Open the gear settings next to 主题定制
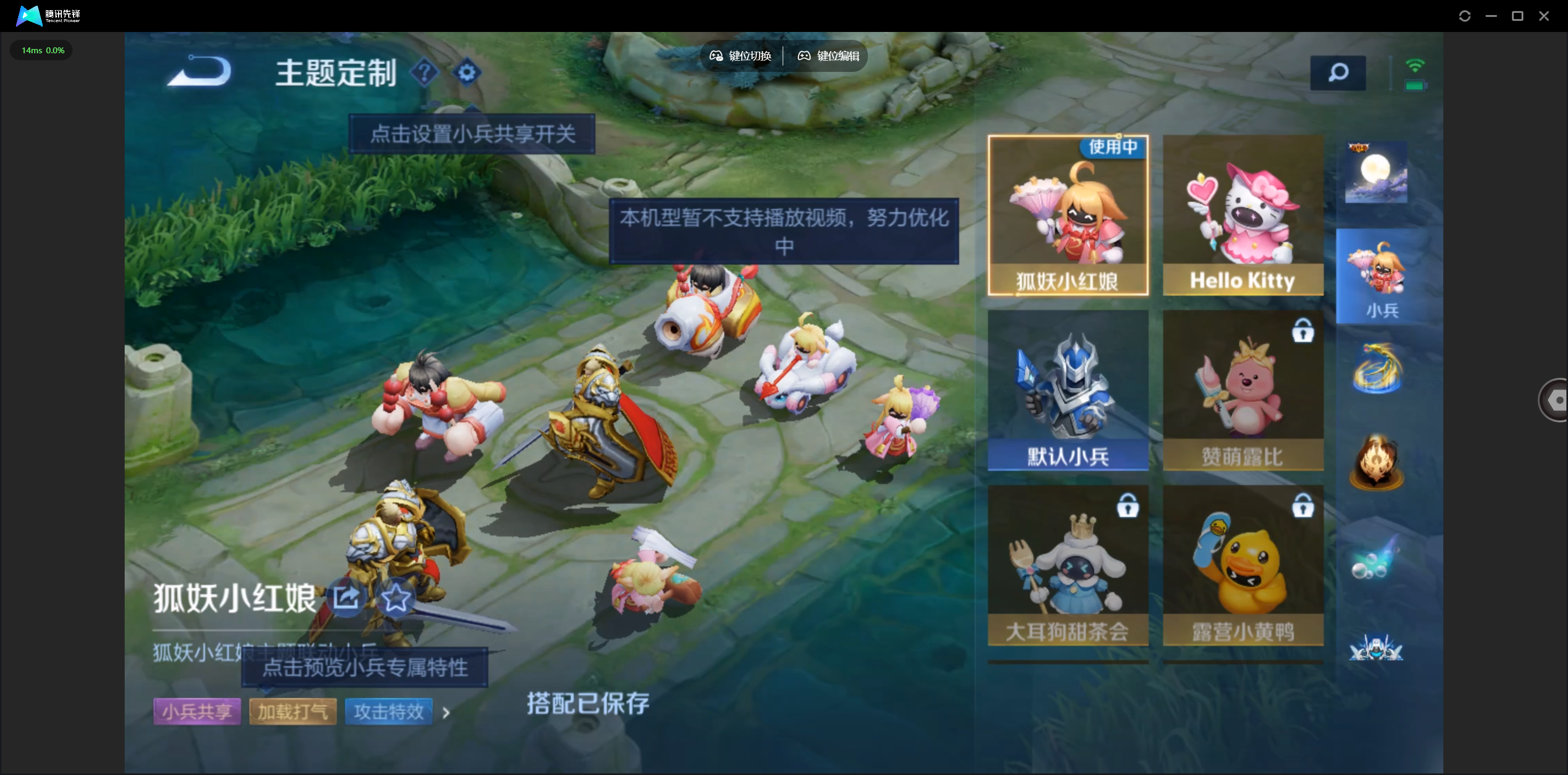 click(x=467, y=73)
